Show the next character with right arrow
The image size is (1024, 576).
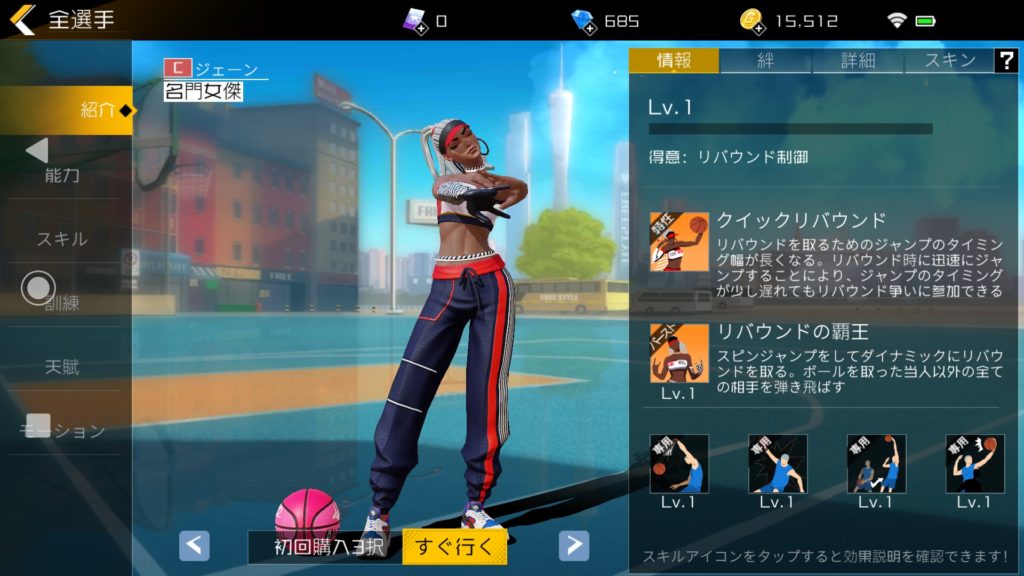573,545
